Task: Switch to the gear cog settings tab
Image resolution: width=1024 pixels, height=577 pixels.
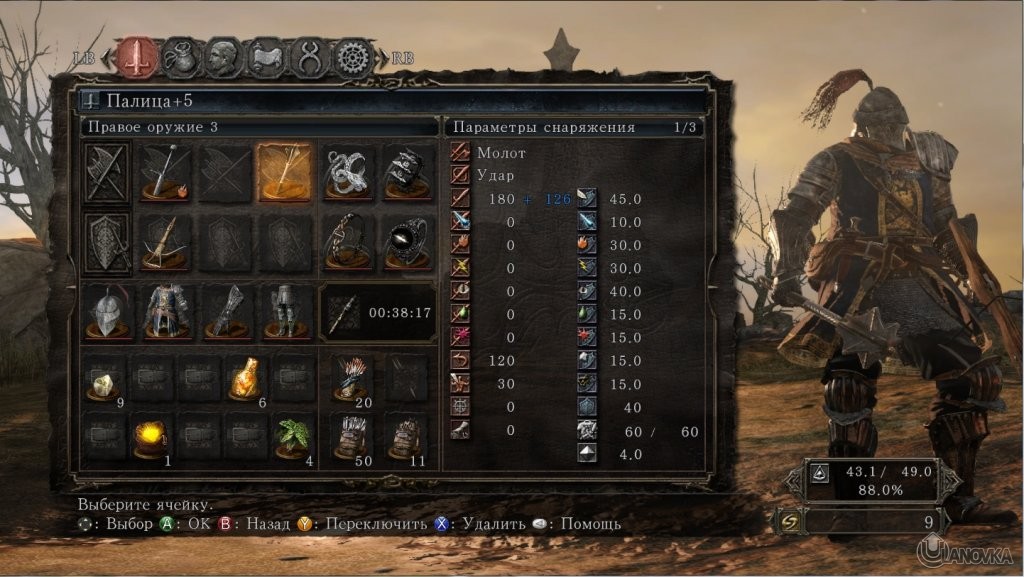Action: click(x=352, y=57)
